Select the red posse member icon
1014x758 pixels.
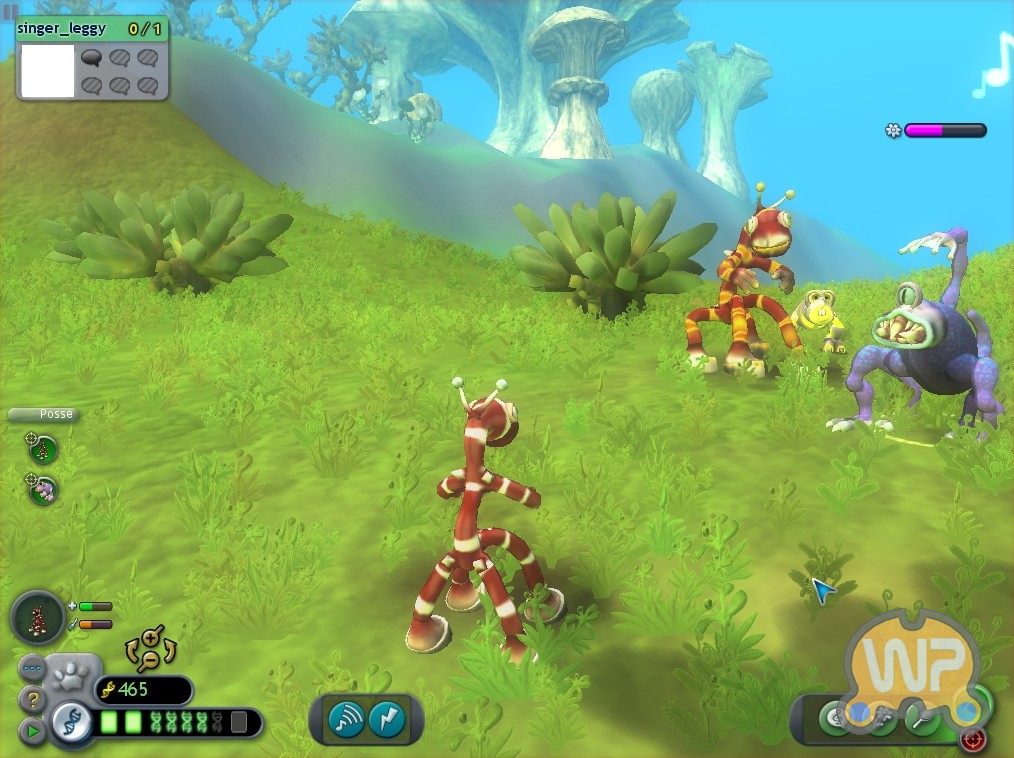coord(43,449)
